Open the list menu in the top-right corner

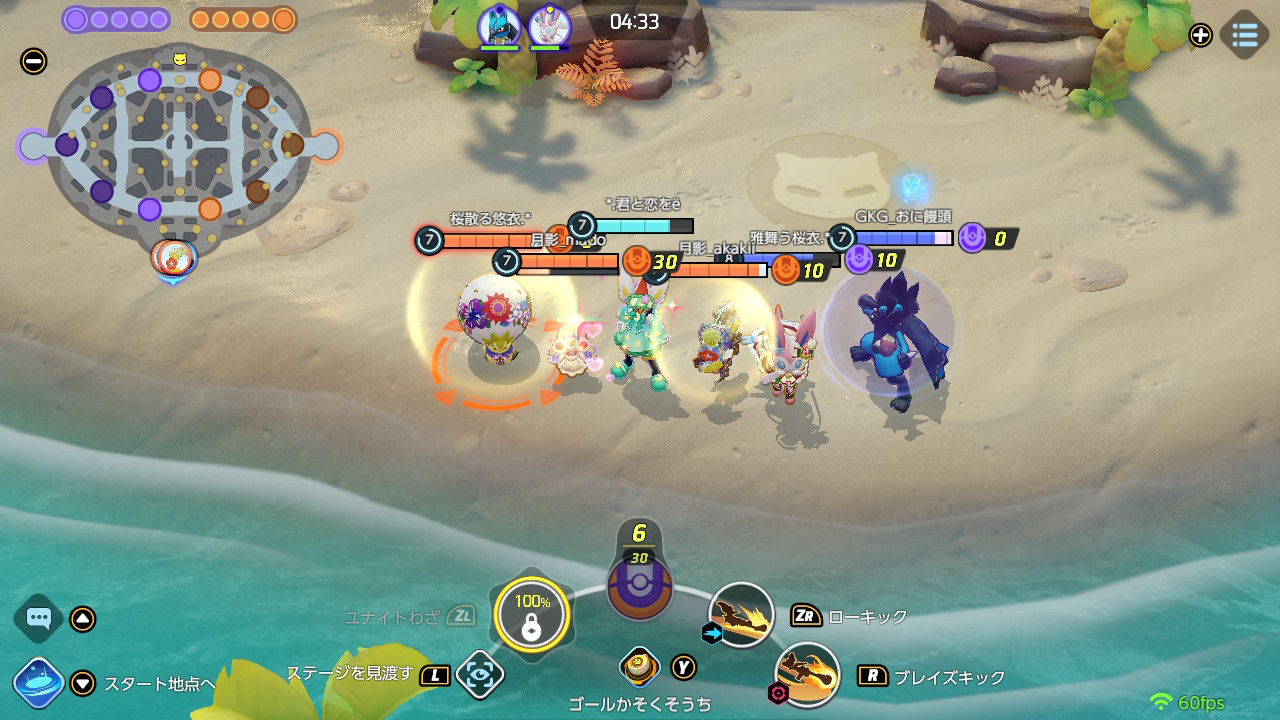click(1244, 35)
